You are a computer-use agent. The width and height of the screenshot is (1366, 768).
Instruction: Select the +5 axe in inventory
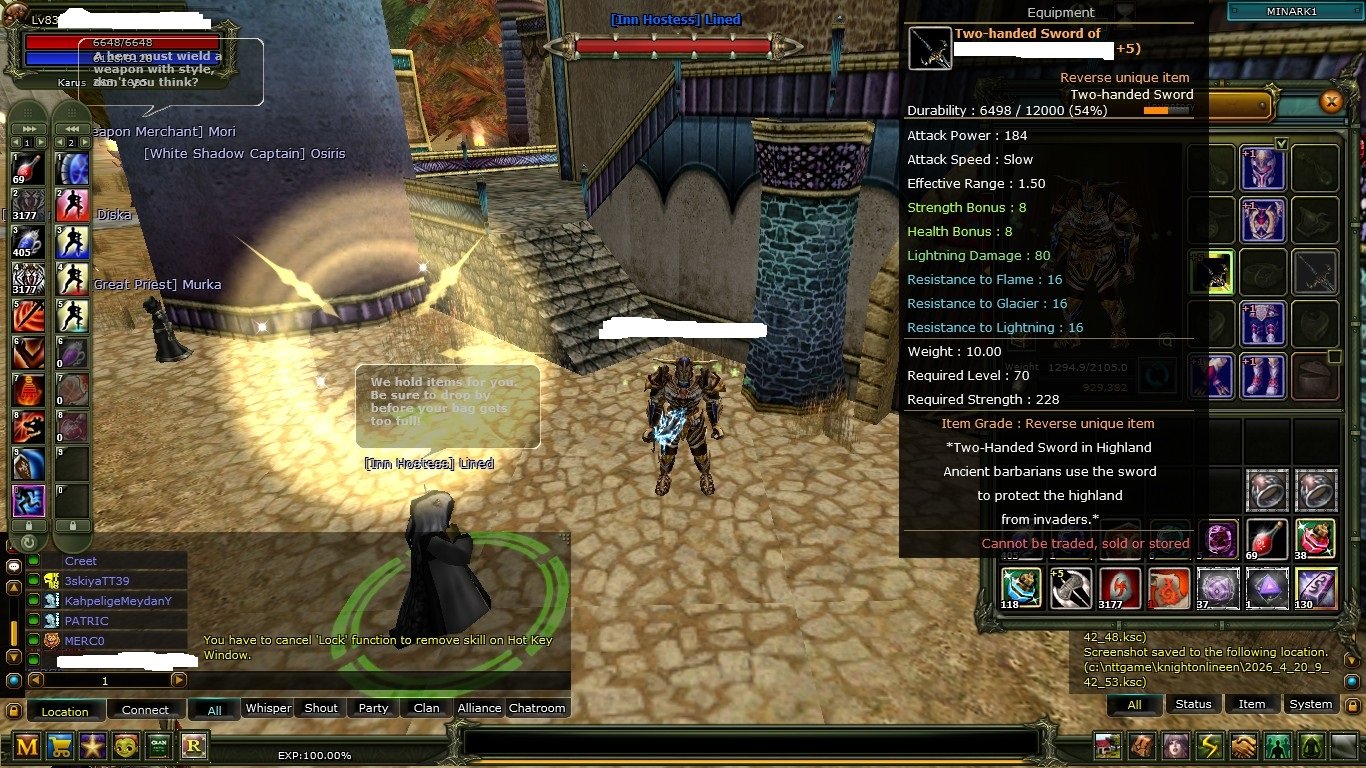click(x=1071, y=588)
